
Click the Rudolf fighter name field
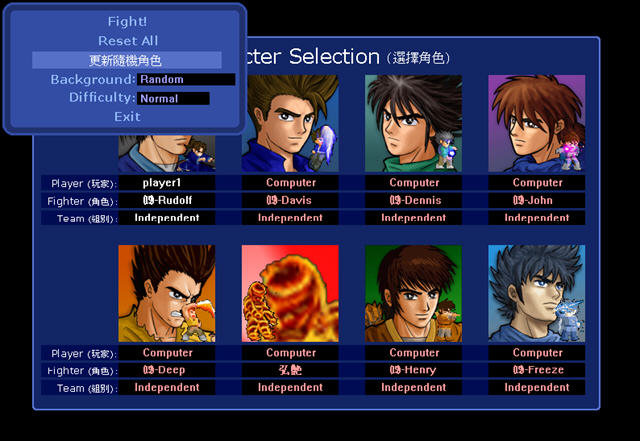click(167, 200)
